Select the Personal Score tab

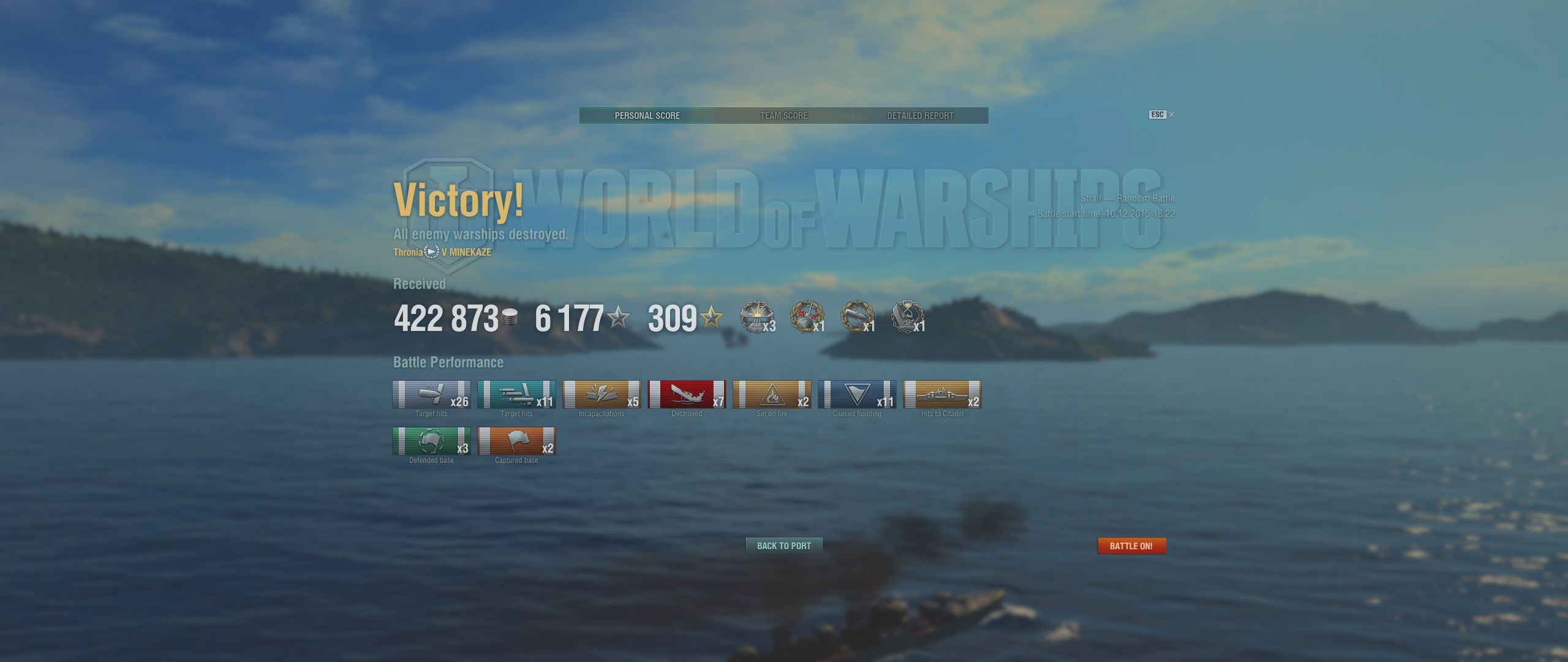(647, 116)
